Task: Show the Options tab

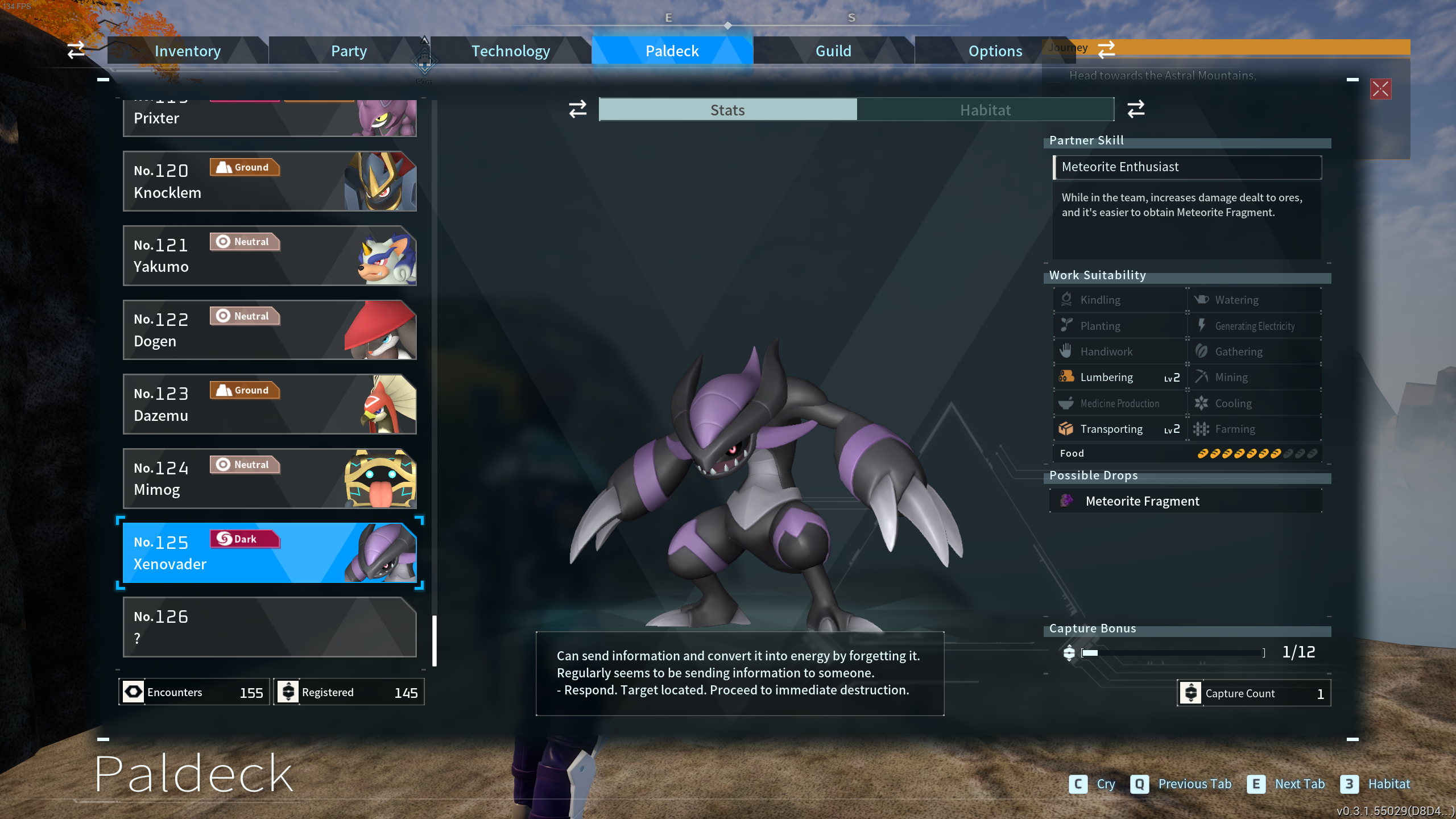Action: tap(995, 51)
